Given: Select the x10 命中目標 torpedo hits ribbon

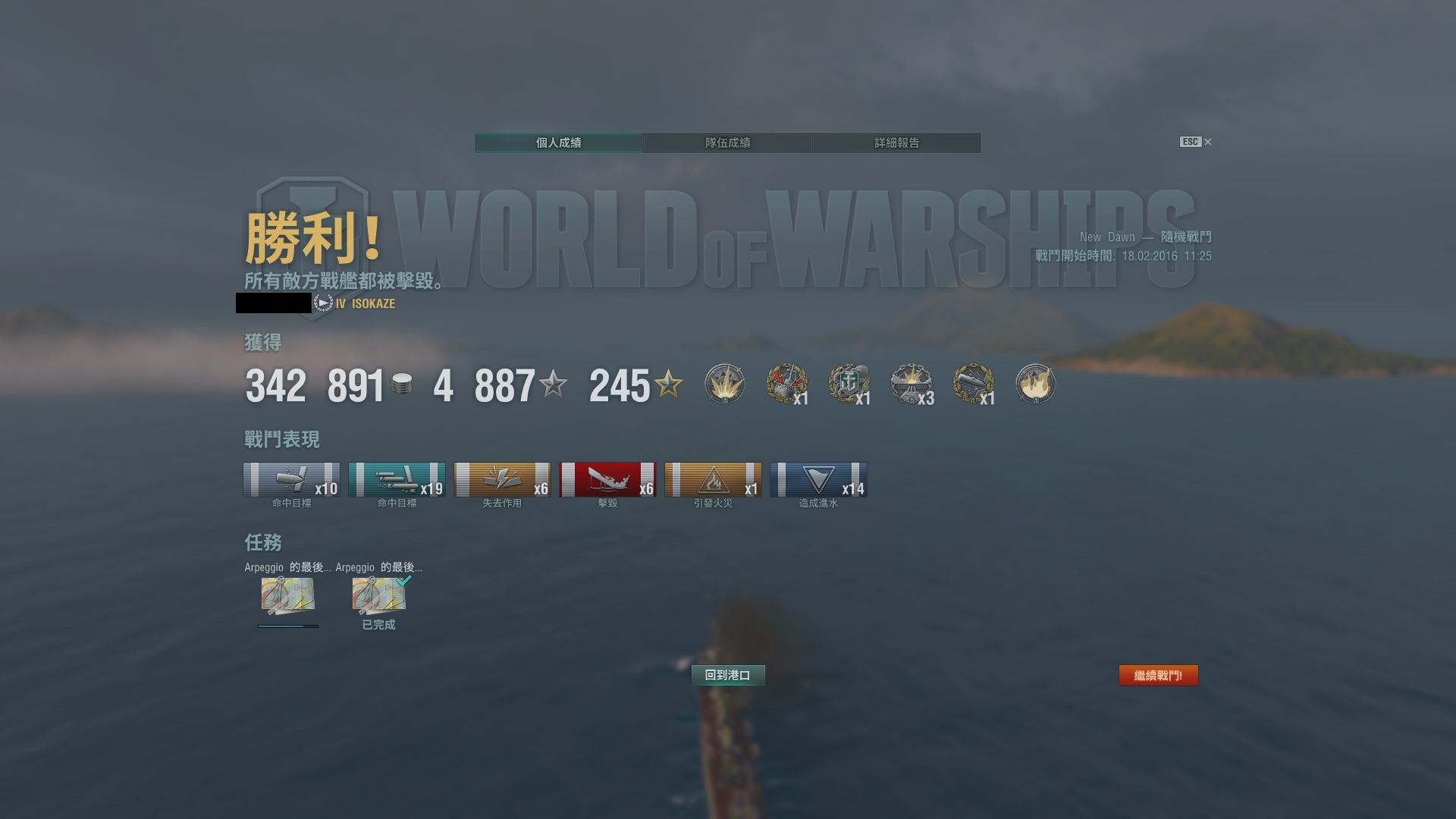Looking at the screenshot, I should point(291,480).
